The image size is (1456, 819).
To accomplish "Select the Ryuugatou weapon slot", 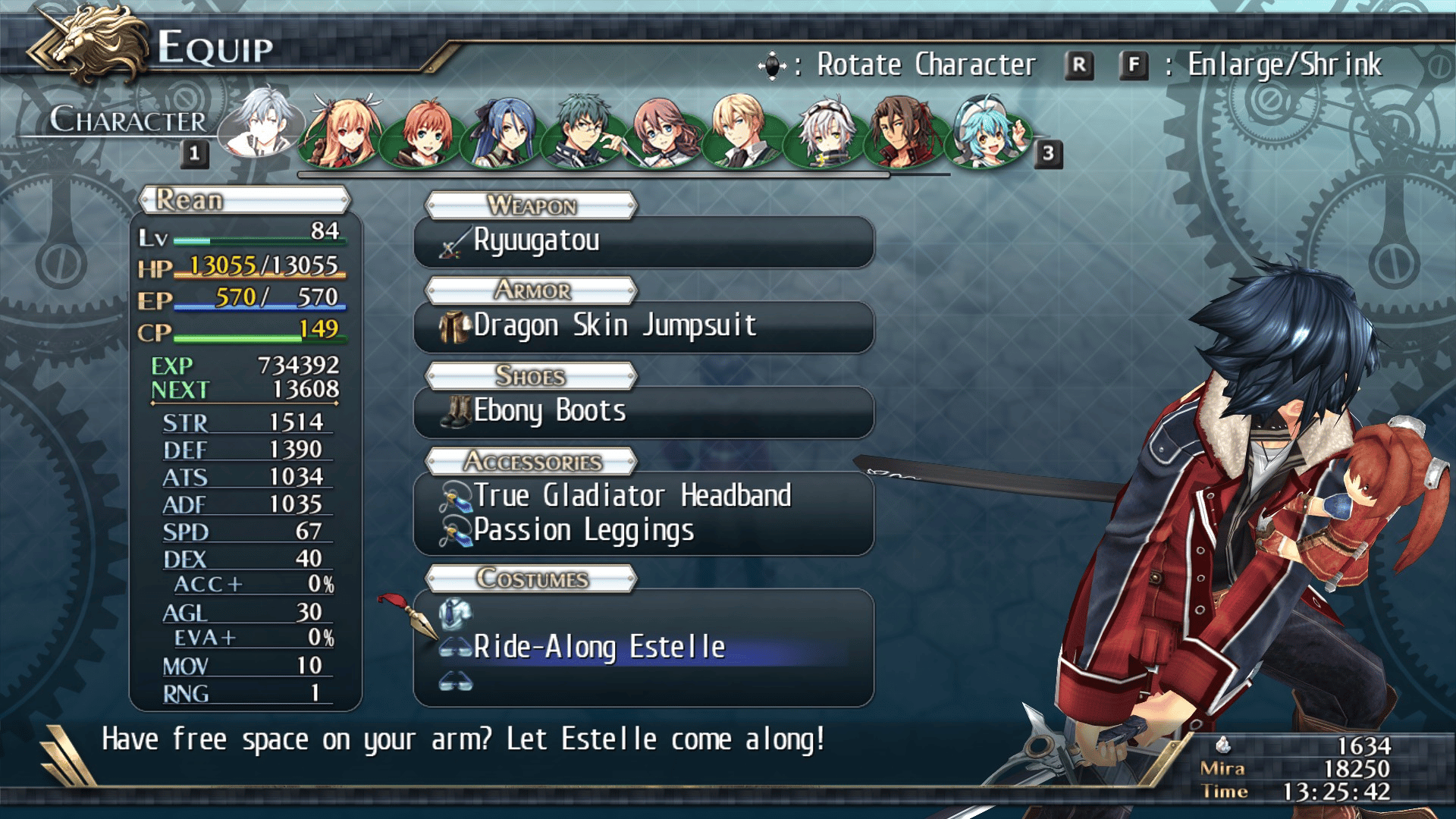I will [x=643, y=241].
